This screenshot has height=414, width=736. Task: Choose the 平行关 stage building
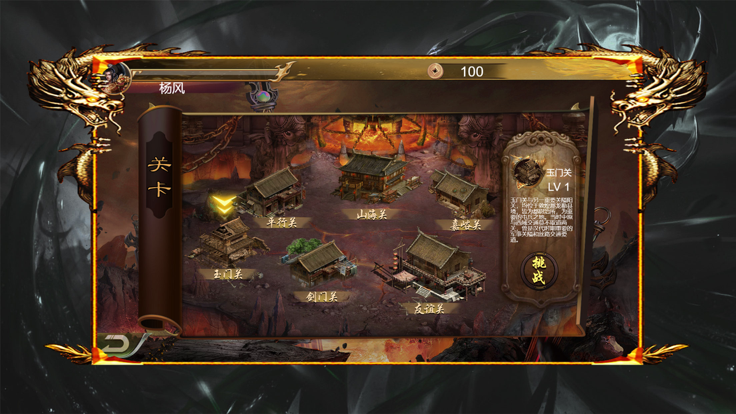[x=274, y=190]
